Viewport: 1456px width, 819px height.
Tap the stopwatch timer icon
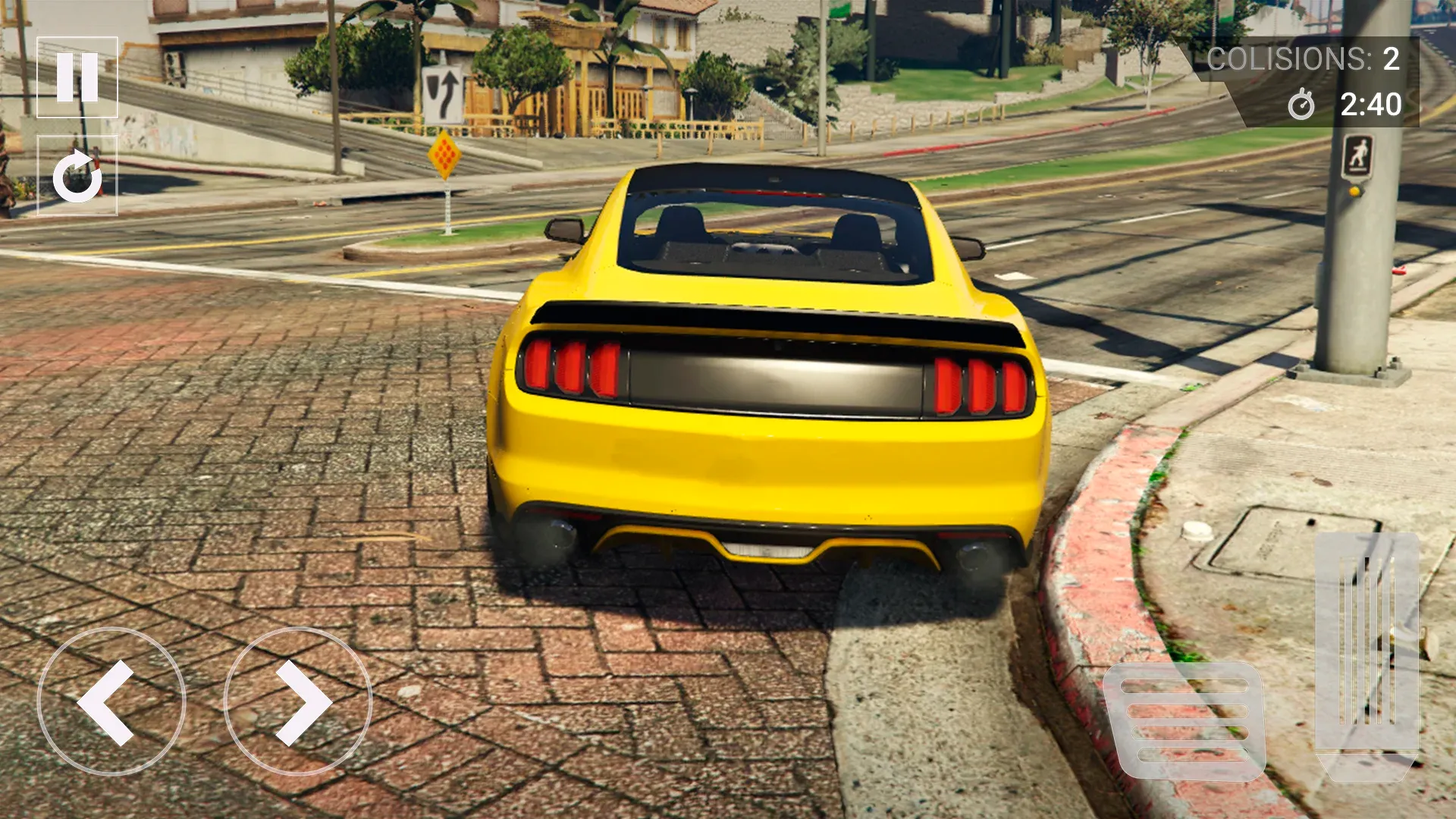(x=1301, y=107)
